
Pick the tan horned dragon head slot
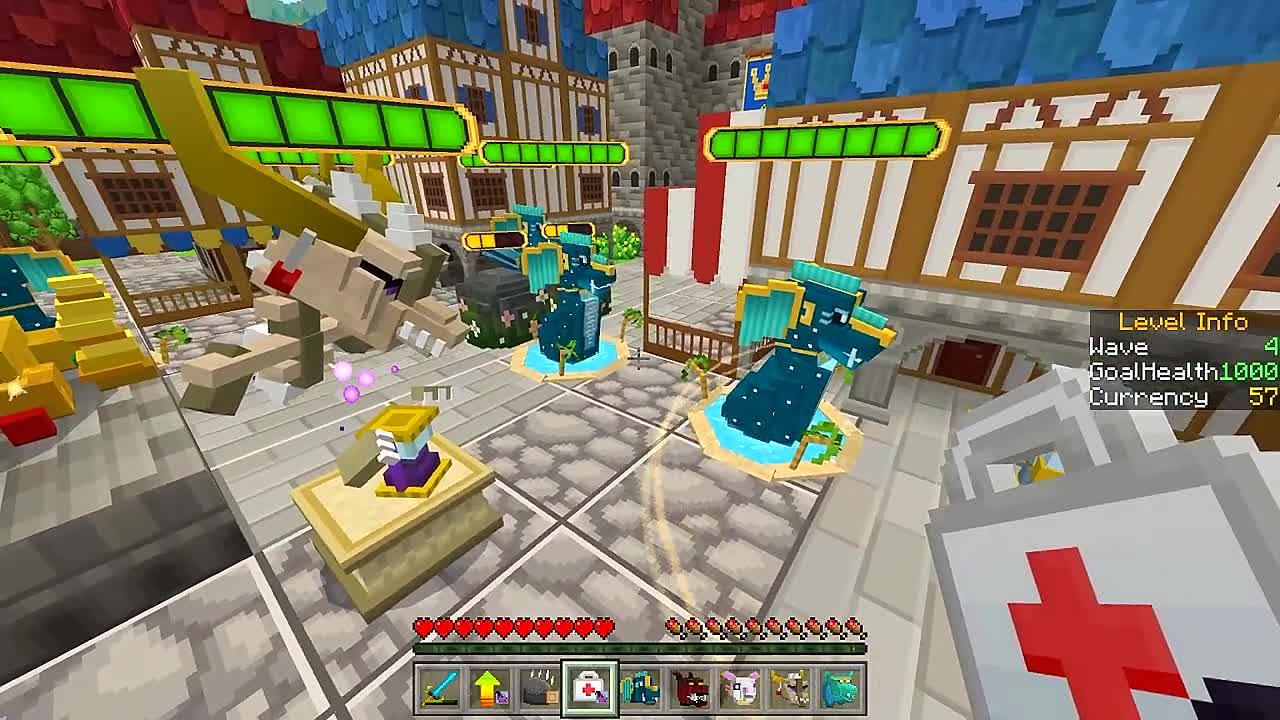click(791, 689)
